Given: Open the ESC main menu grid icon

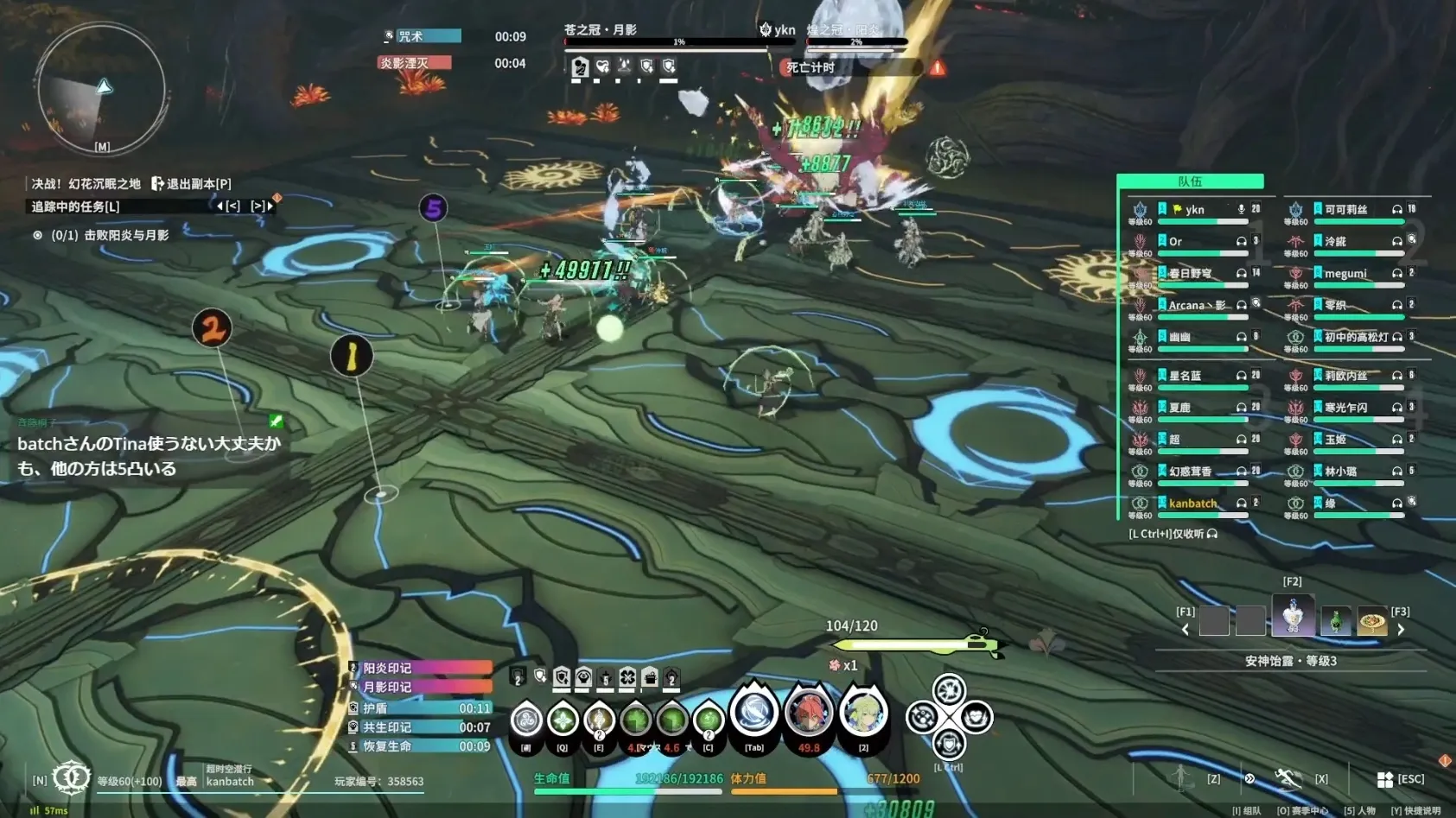Looking at the screenshot, I should 1384,779.
